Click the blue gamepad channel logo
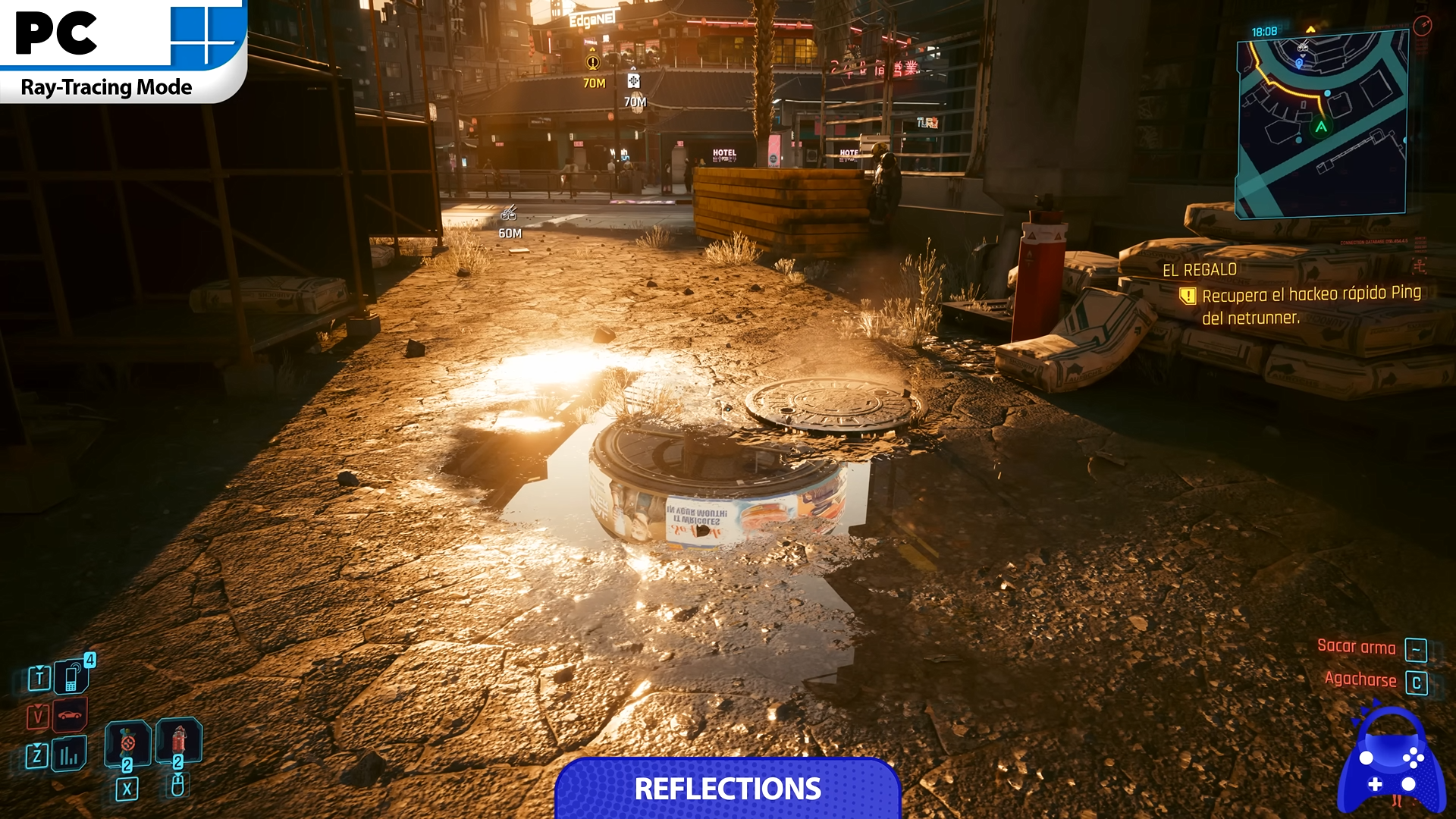Screen dimensions: 1456x819 pos(1391,762)
